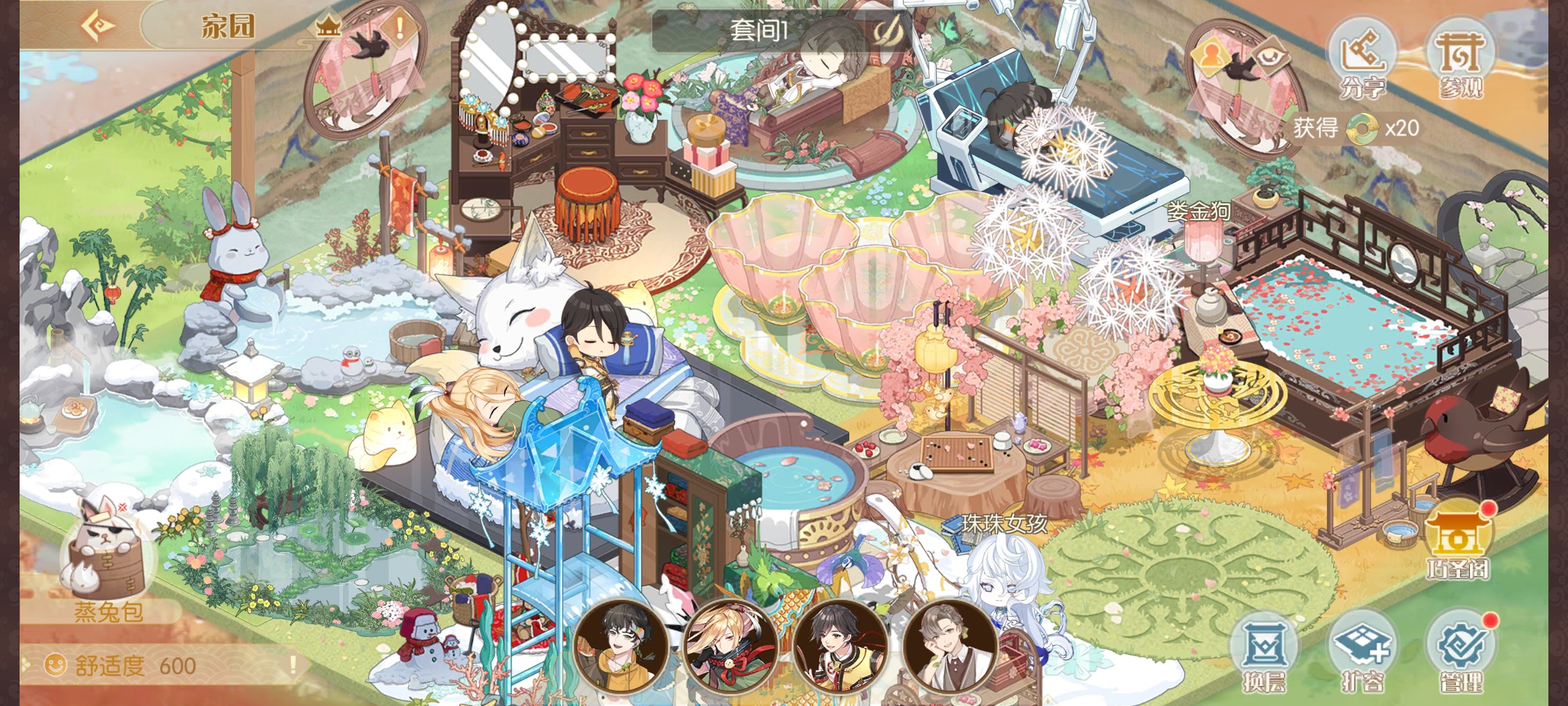
Task: Open the exclamation info icon near 家园
Action: click(400, 27)
